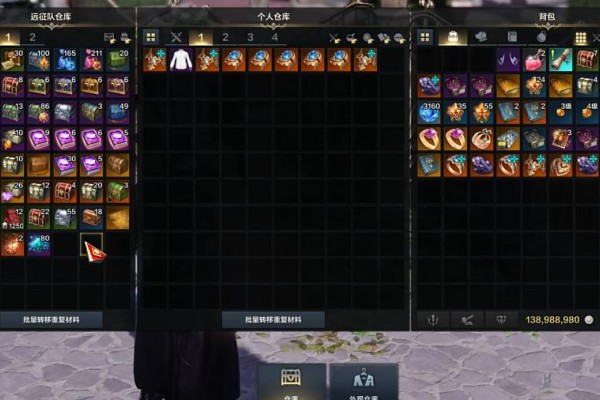The width and height of the screenshot is (600, 400).
Task: Pick the pink heart potion in backpack
Action: [x=536, y=61]
